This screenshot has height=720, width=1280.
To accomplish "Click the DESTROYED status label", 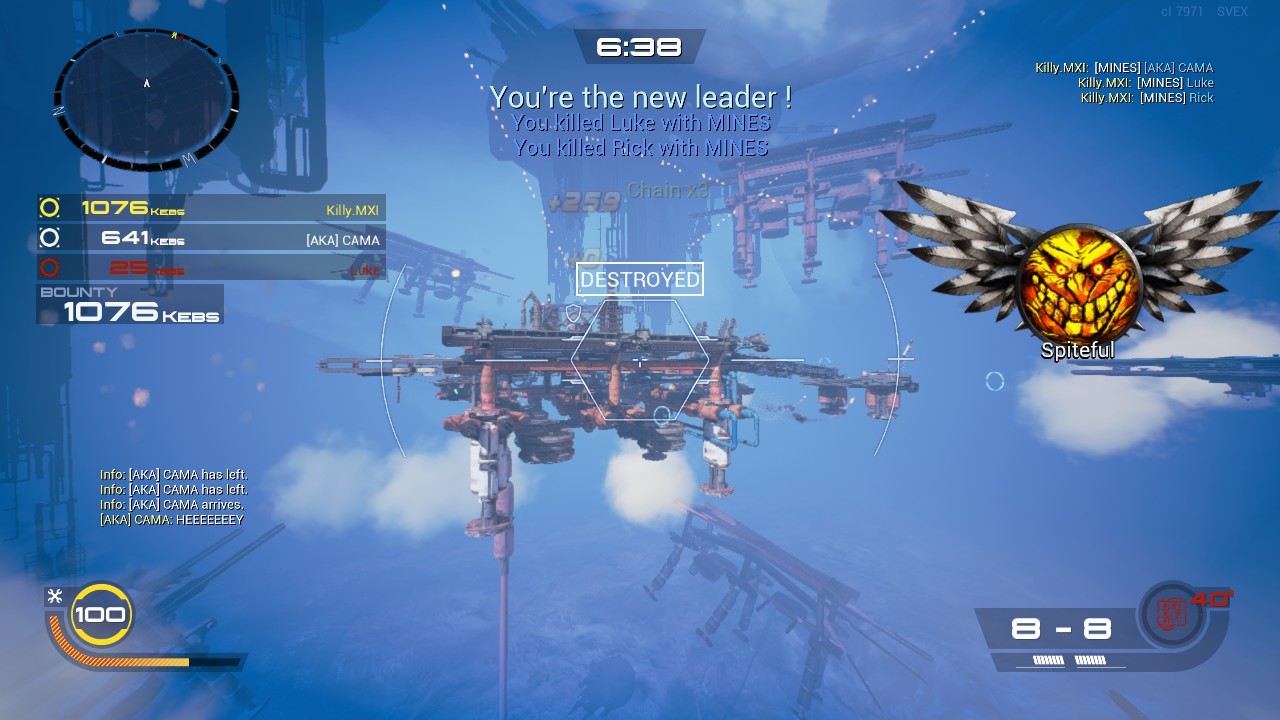I will 639,279.
